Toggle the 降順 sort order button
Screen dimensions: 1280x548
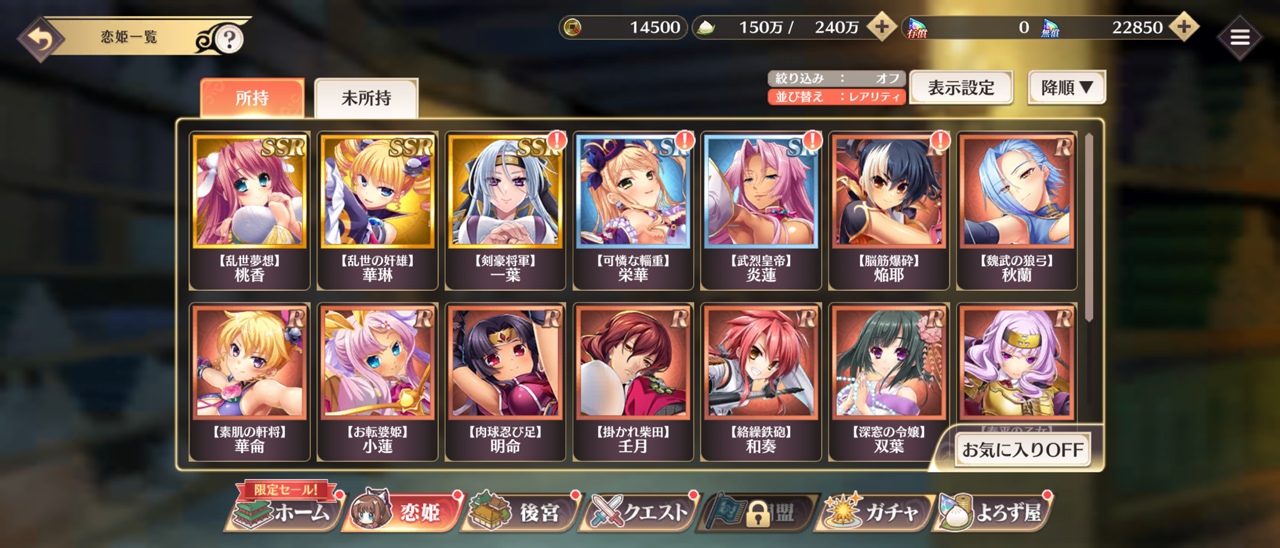1067,88
